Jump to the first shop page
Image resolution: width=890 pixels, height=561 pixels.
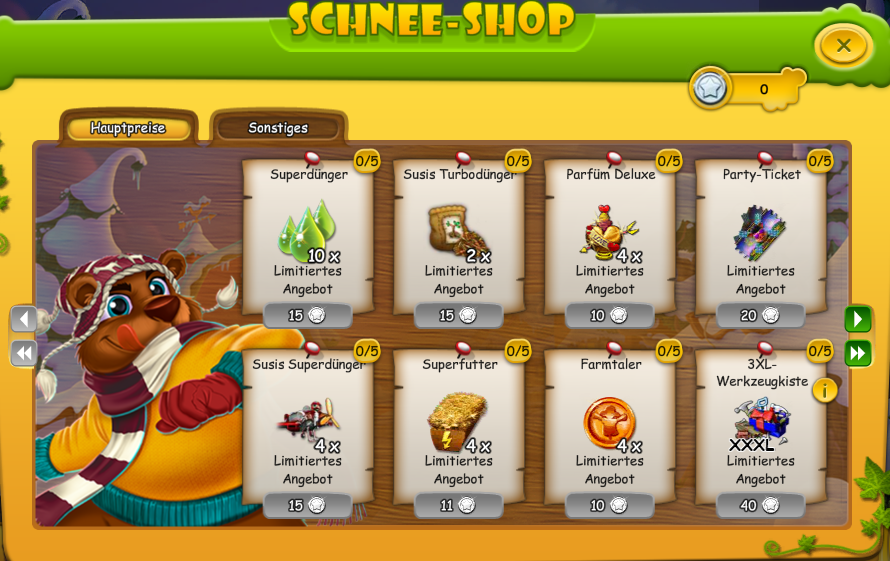tap(24, 353)
